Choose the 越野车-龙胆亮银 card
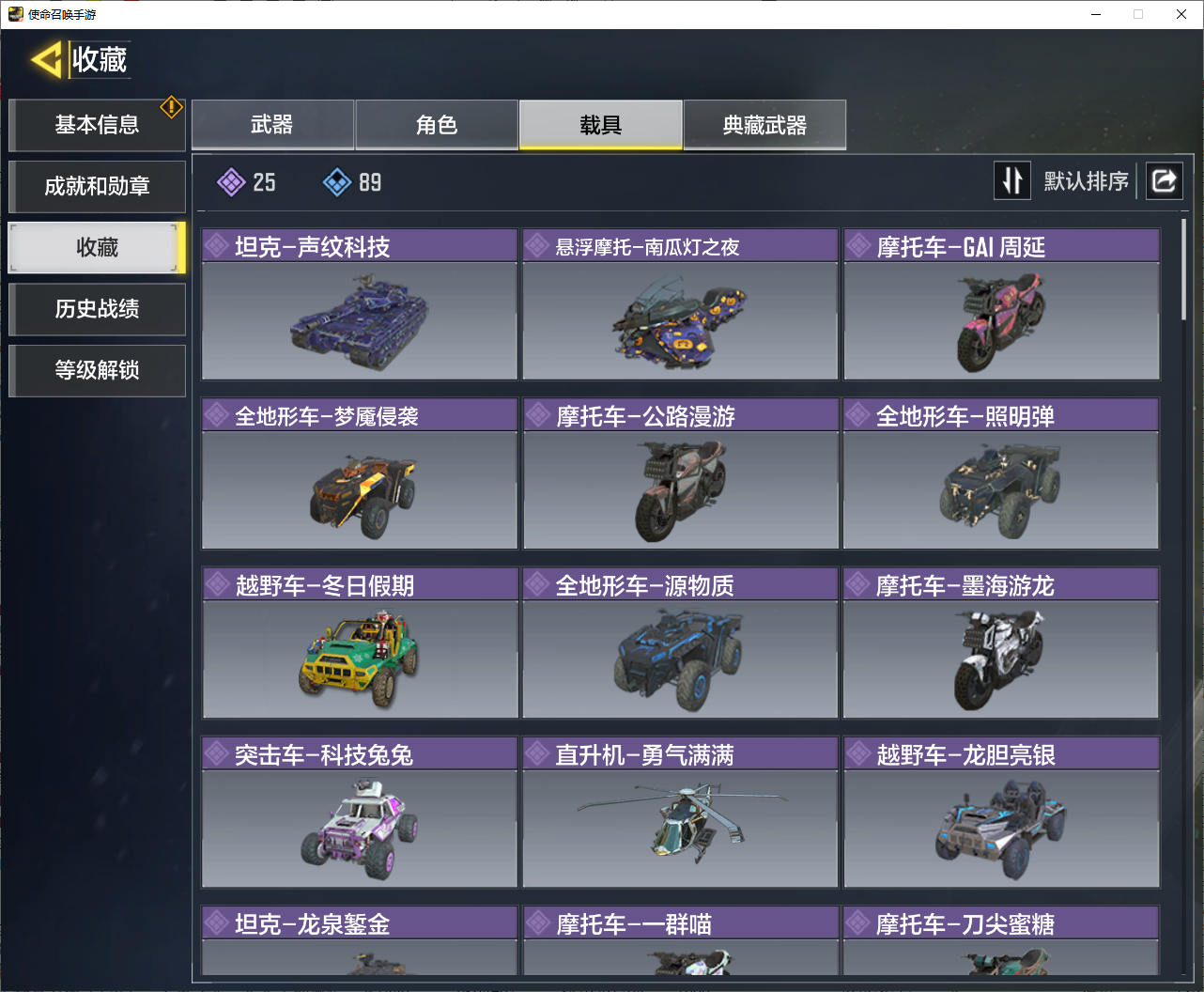This screenshot has height=992, width=1204. point(1001,812)
